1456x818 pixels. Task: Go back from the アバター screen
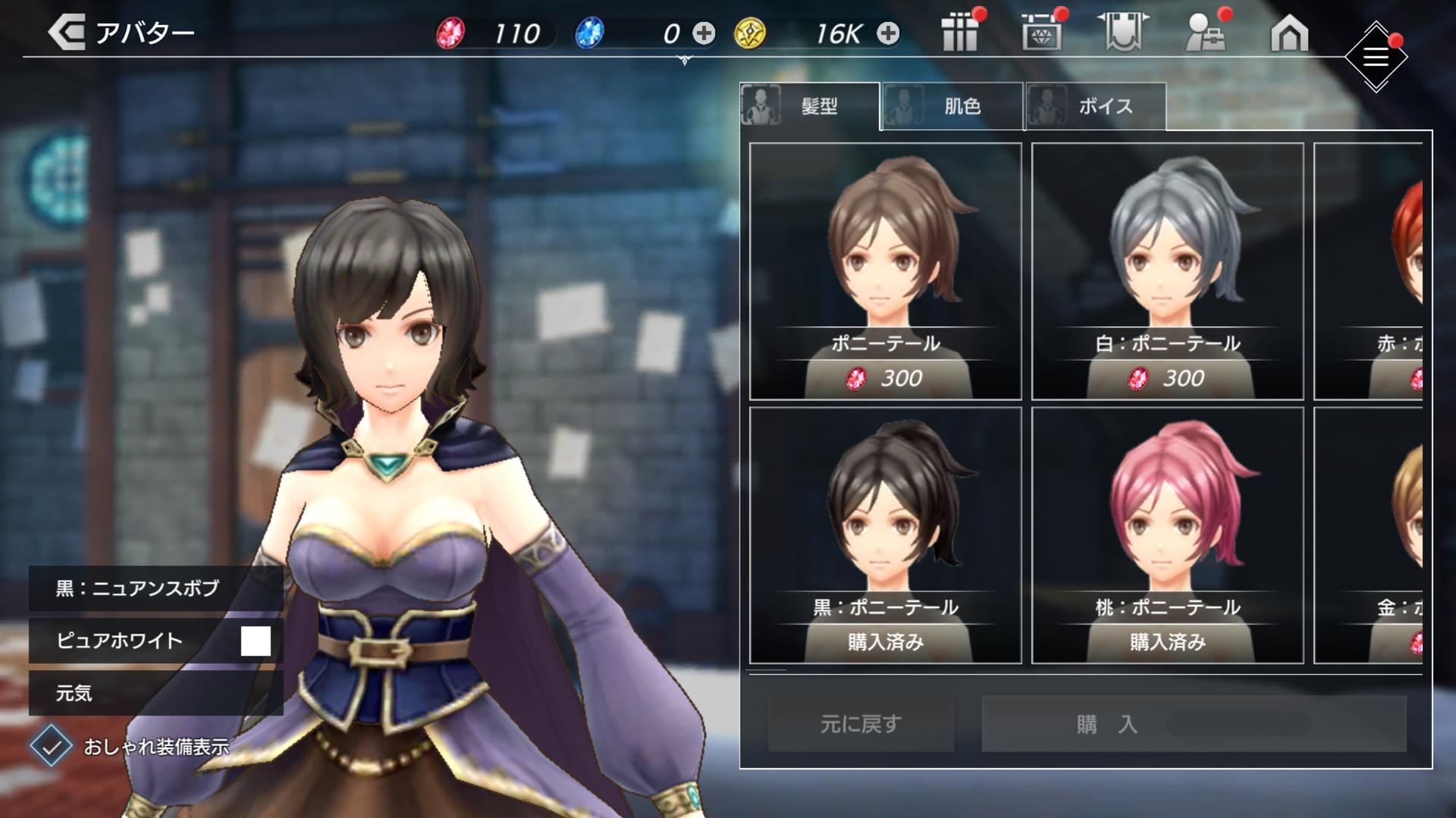coord(67,33)
